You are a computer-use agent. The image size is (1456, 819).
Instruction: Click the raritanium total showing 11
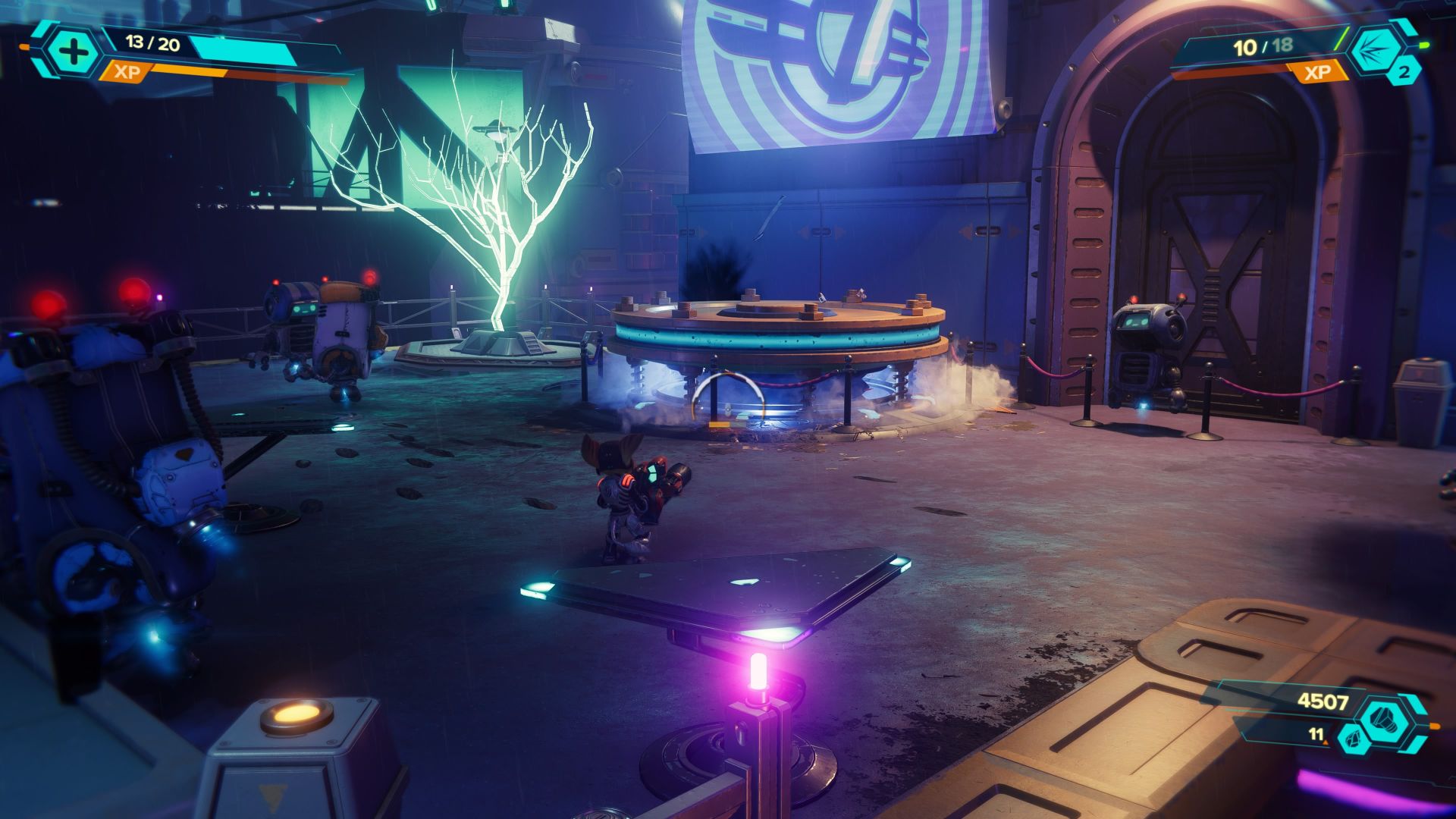(1315, 734)
